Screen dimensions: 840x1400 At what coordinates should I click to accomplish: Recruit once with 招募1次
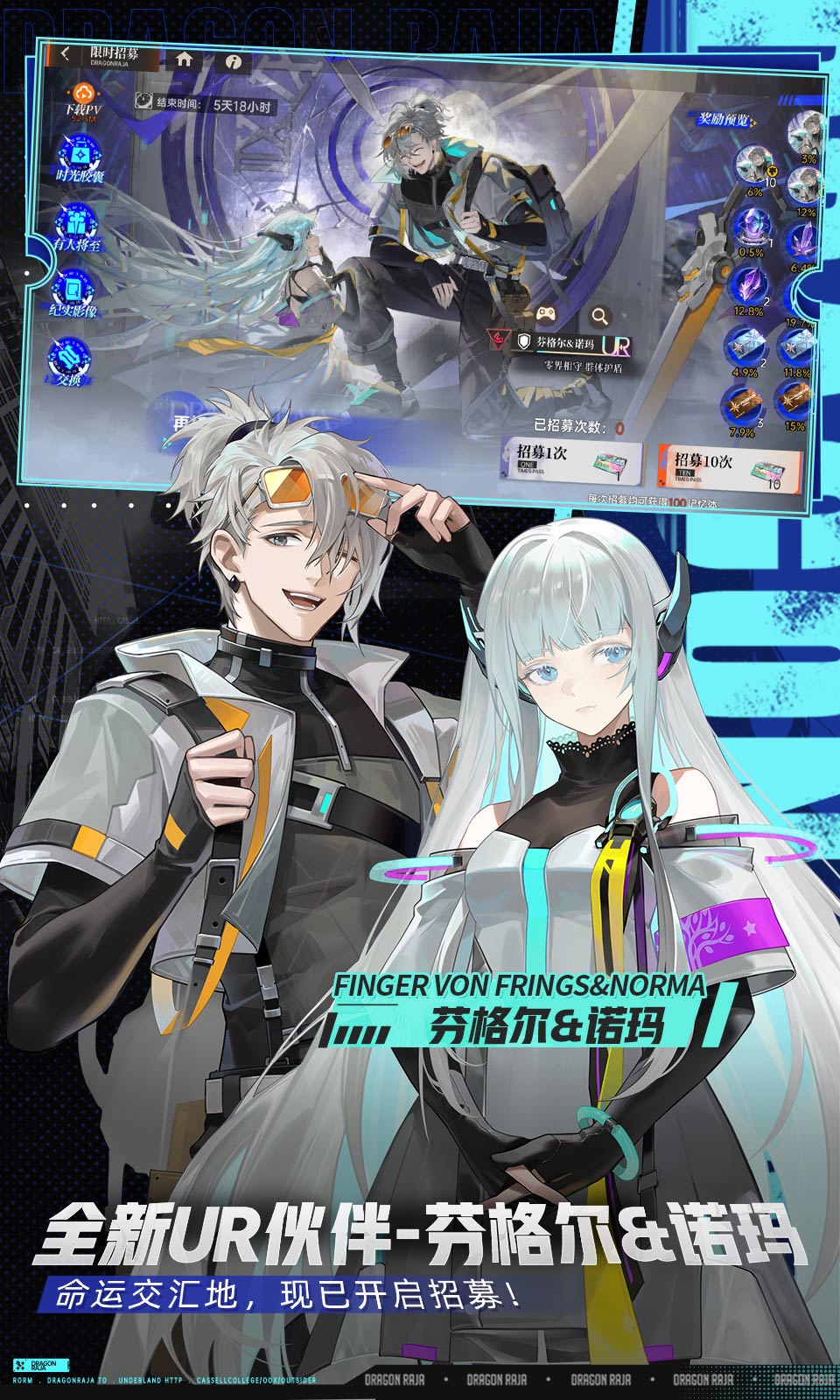click(570, 460)
